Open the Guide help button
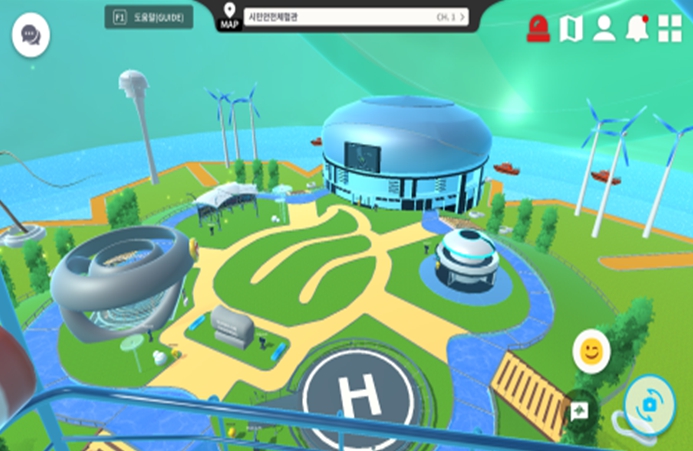The width and height of the screenshot is (693, 451). pos(149,17)
